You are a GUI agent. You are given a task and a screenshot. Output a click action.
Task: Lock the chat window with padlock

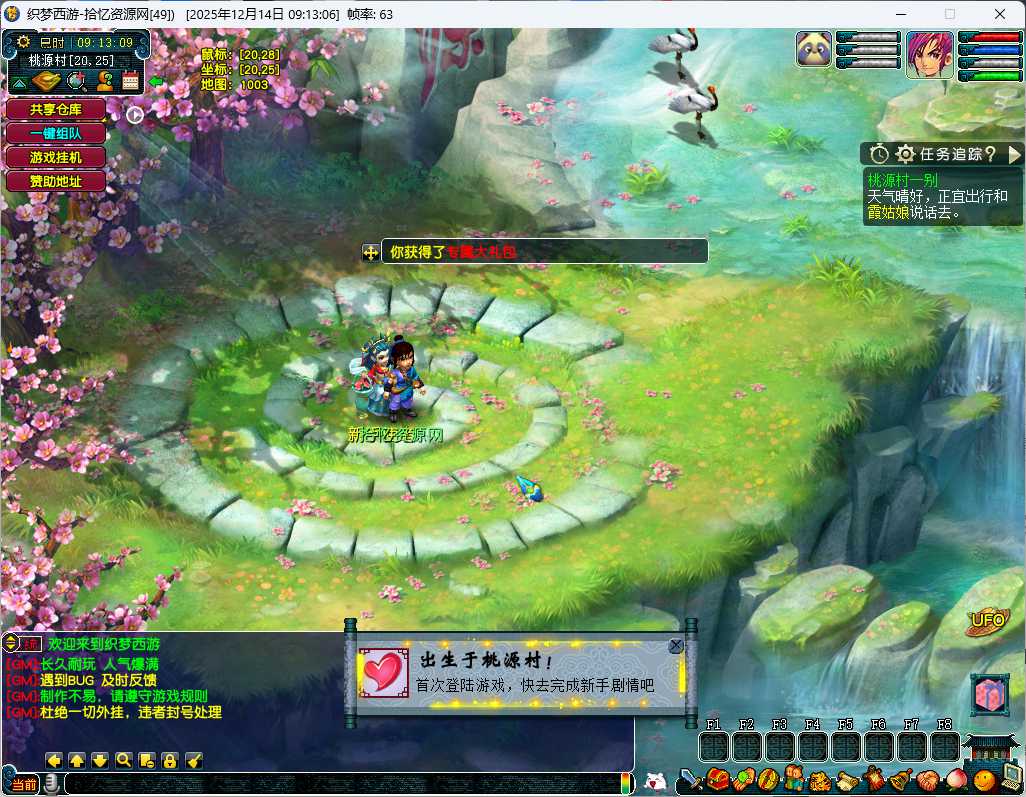pyautogui.click(x=170, y=761)
